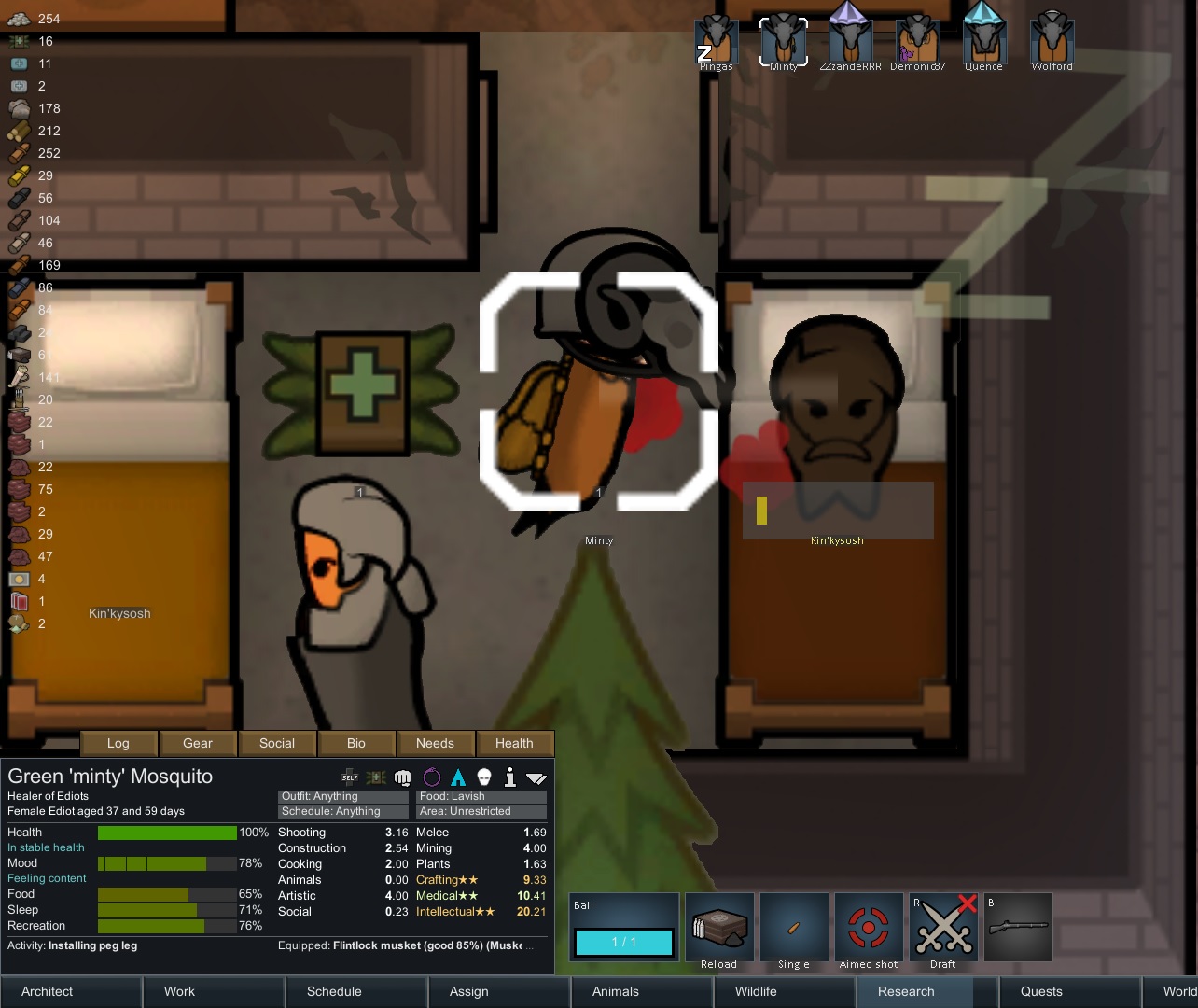Click the fist unarmed combat icon
Image resolution: width=1198 pixels, height=1008 pixels.
[x=402, y=777]
